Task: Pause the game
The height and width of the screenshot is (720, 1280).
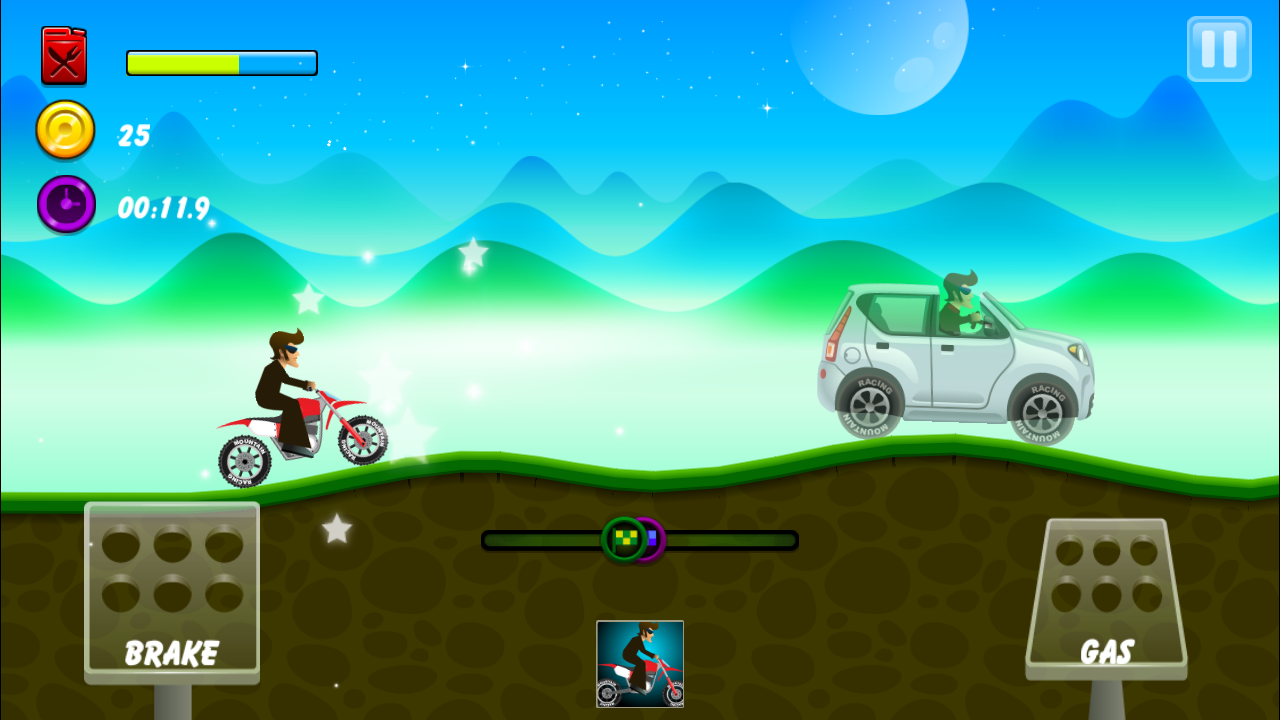Action: pyautogui.click(x=1219, y=49)
